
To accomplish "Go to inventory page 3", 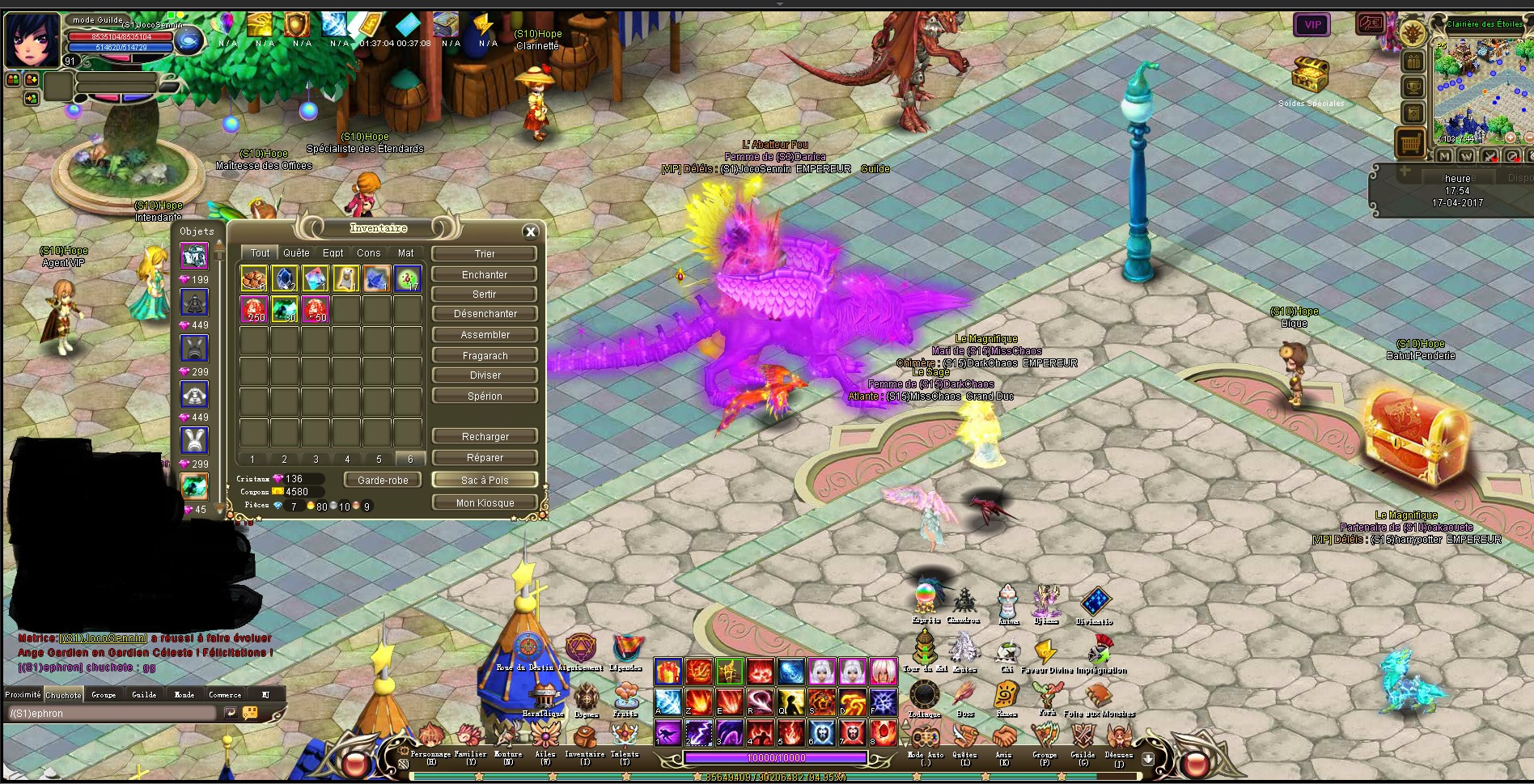I will (316, 460).
